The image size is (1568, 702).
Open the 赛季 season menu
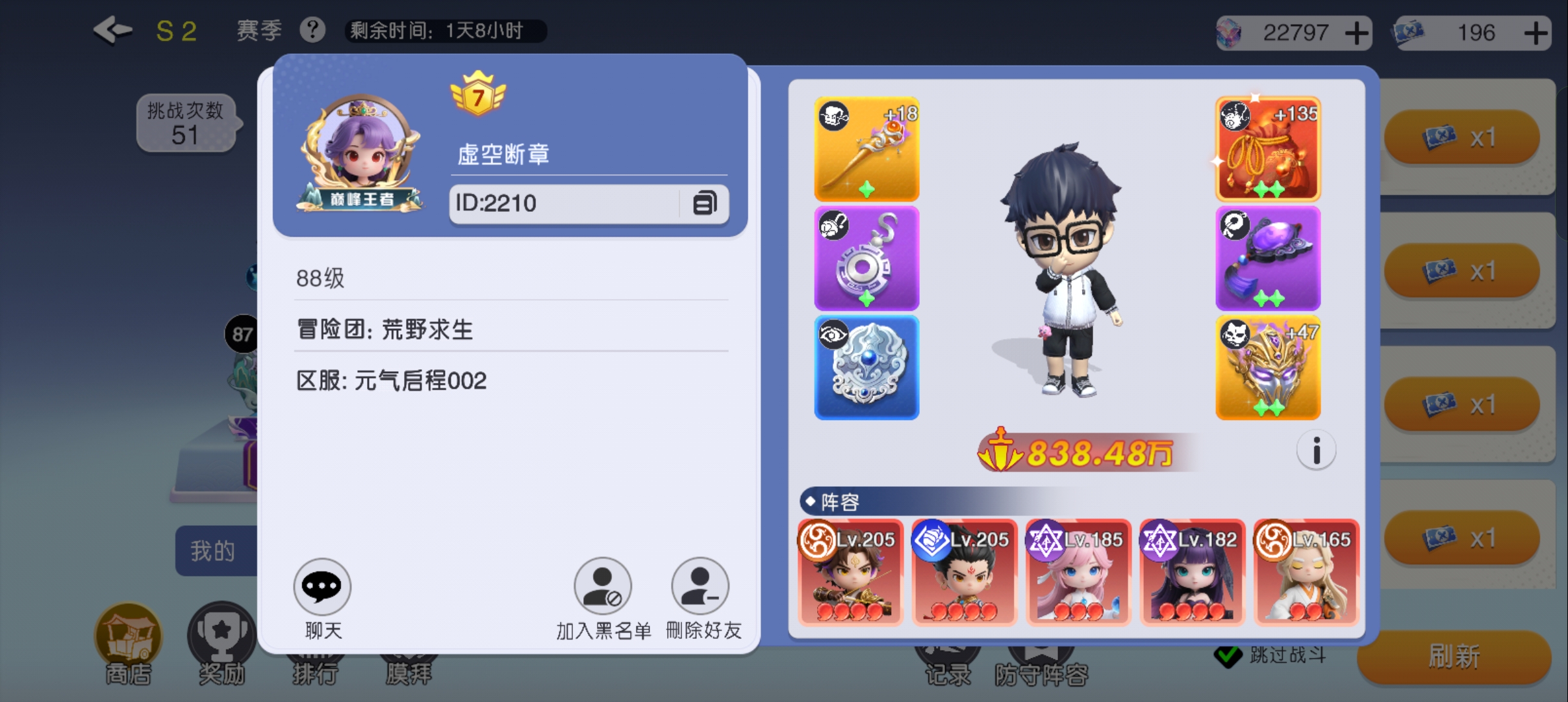tap(259, 30)
